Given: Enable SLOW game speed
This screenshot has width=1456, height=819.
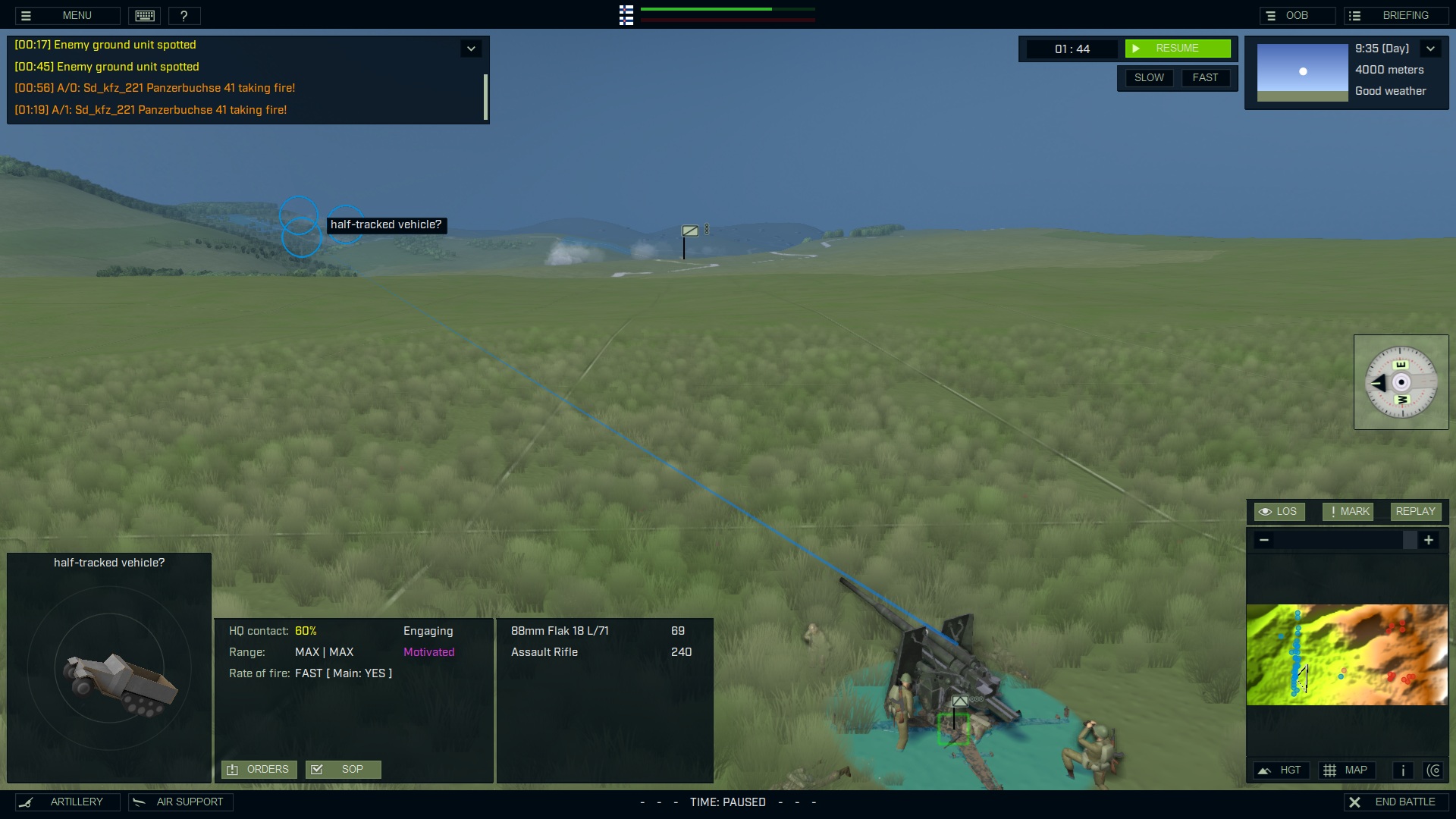Looking at the screenshot, I should (x=1149, y=77).
